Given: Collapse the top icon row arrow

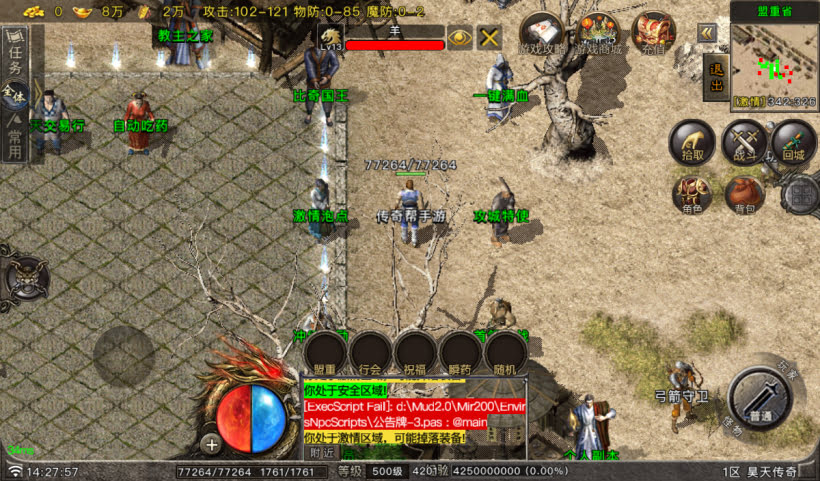Looking at the screenshot, I should (707, 33).
